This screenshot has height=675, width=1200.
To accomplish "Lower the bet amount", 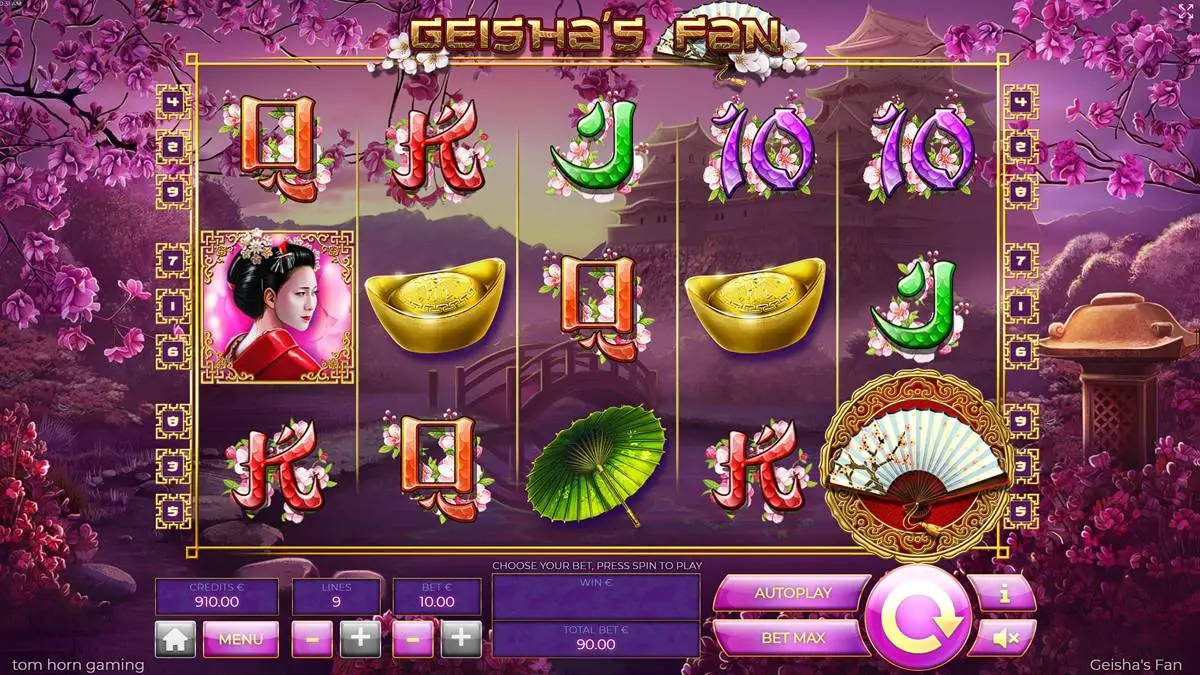I will pos(413,638).
